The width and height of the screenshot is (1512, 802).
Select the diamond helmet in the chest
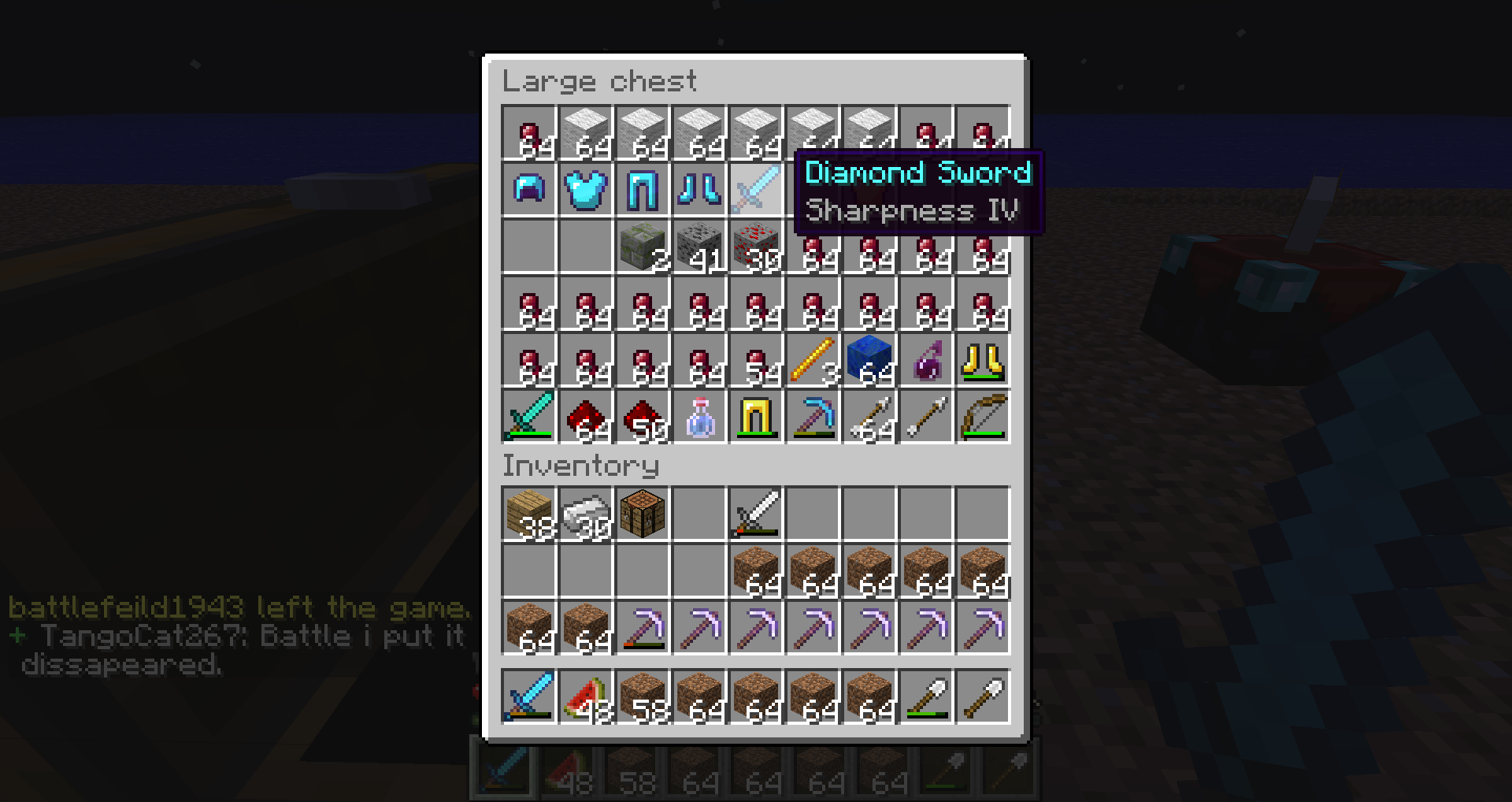[x=529, y=190]
